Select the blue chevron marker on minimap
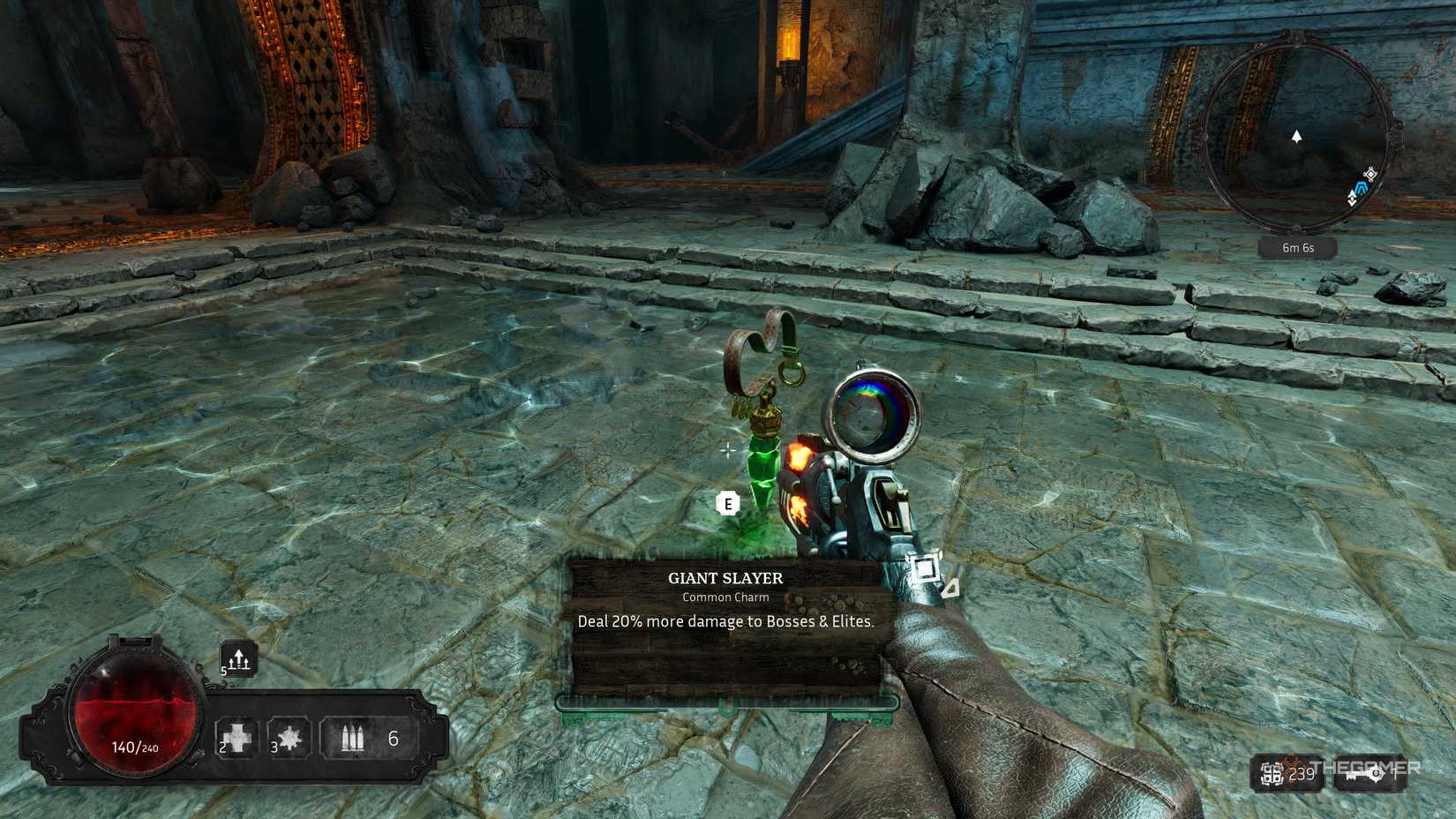Image resolution: width=1456 pixels, height=819 pixels. (x=1362, y=188)
